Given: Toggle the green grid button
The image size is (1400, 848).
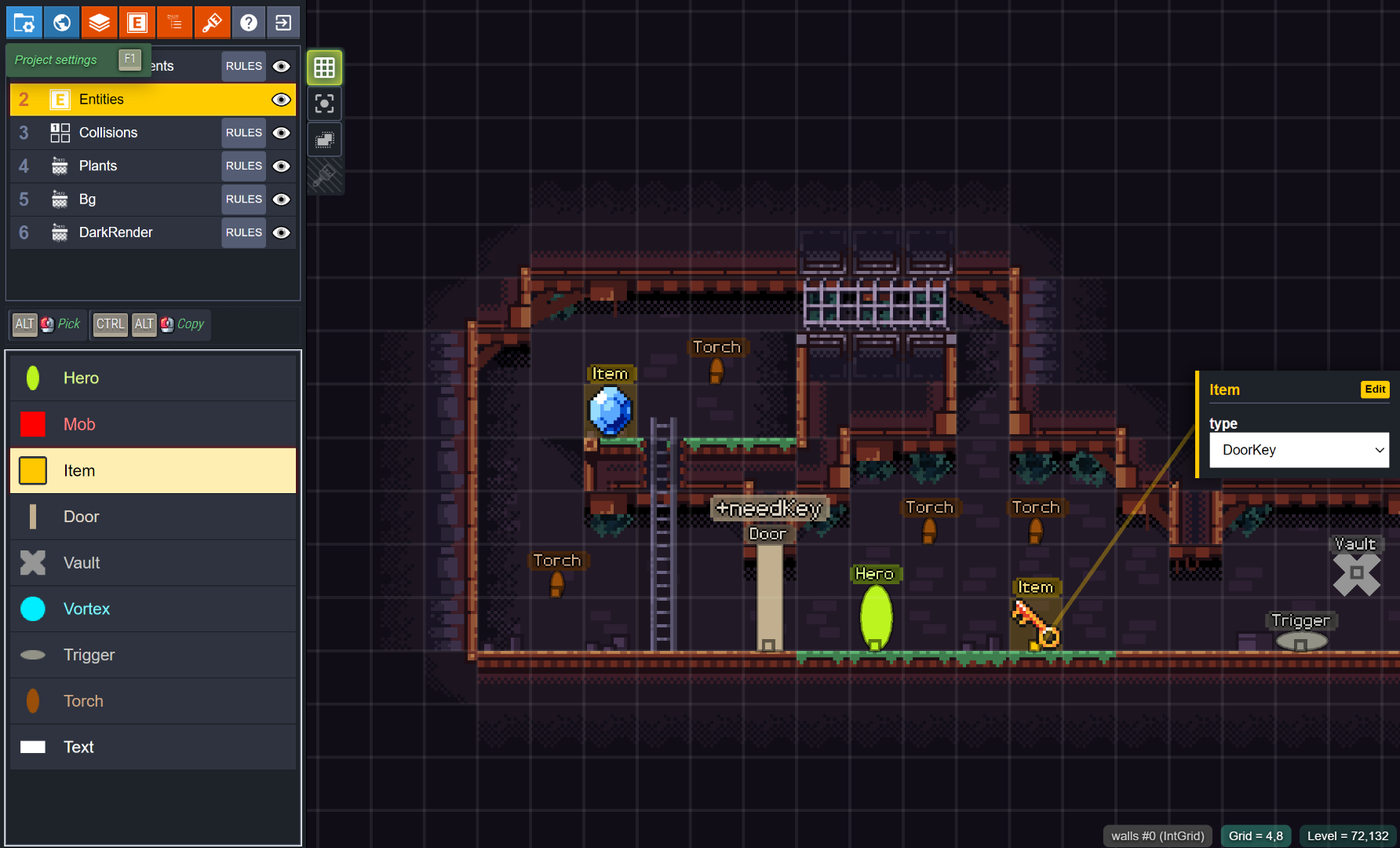Looking at the screenshot, I should [324, 68].
